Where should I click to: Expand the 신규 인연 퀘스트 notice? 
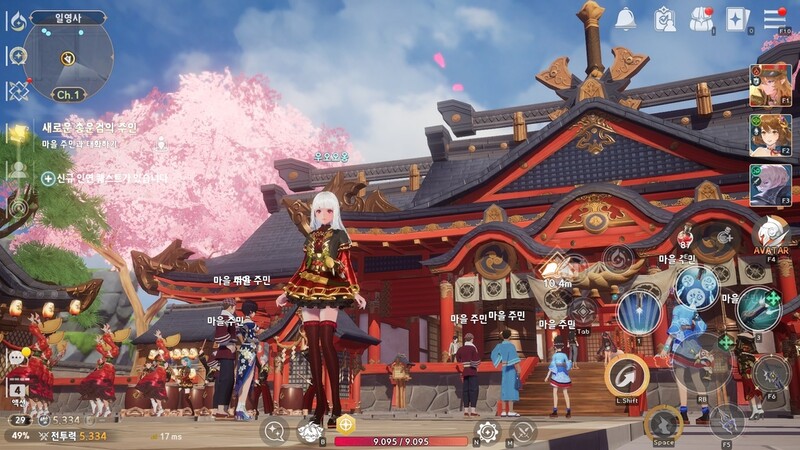(105, 178)
